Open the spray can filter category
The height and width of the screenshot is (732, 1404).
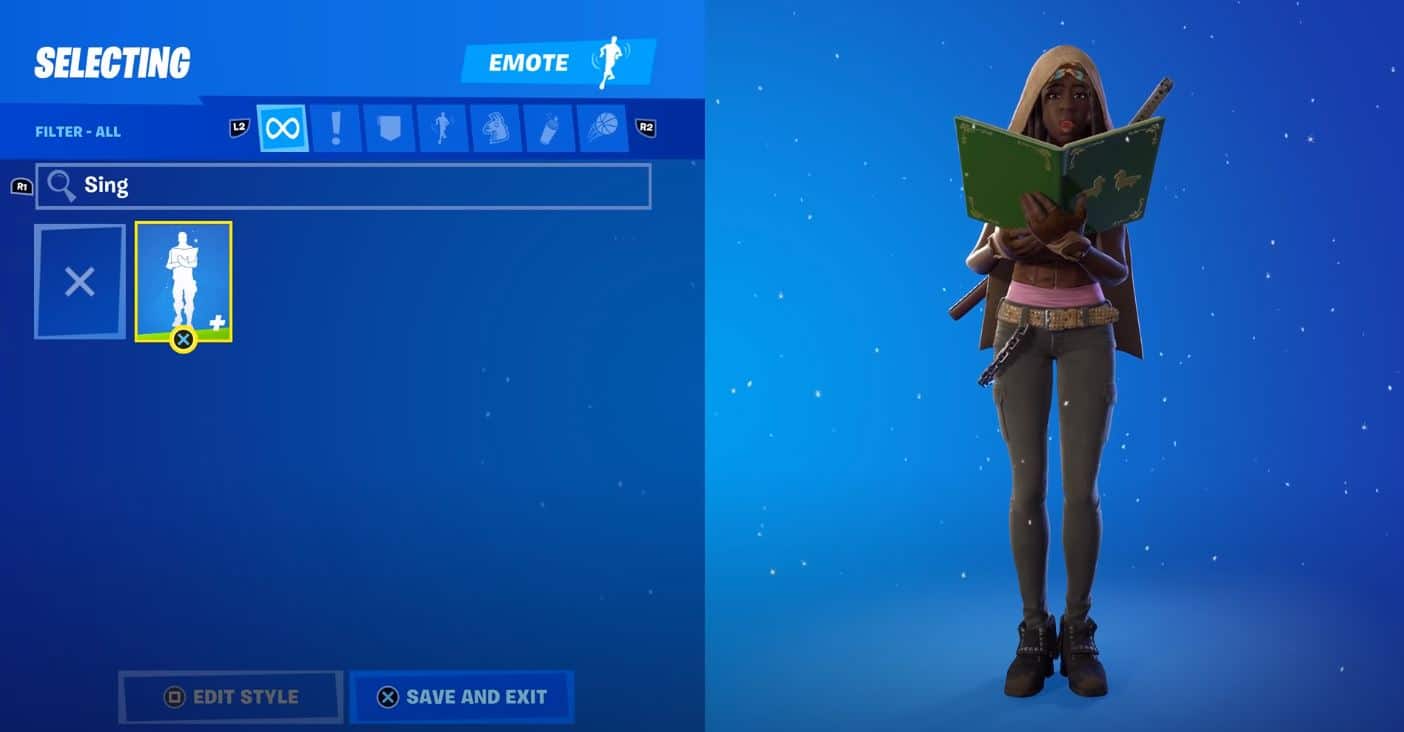(x=549, y=128)
